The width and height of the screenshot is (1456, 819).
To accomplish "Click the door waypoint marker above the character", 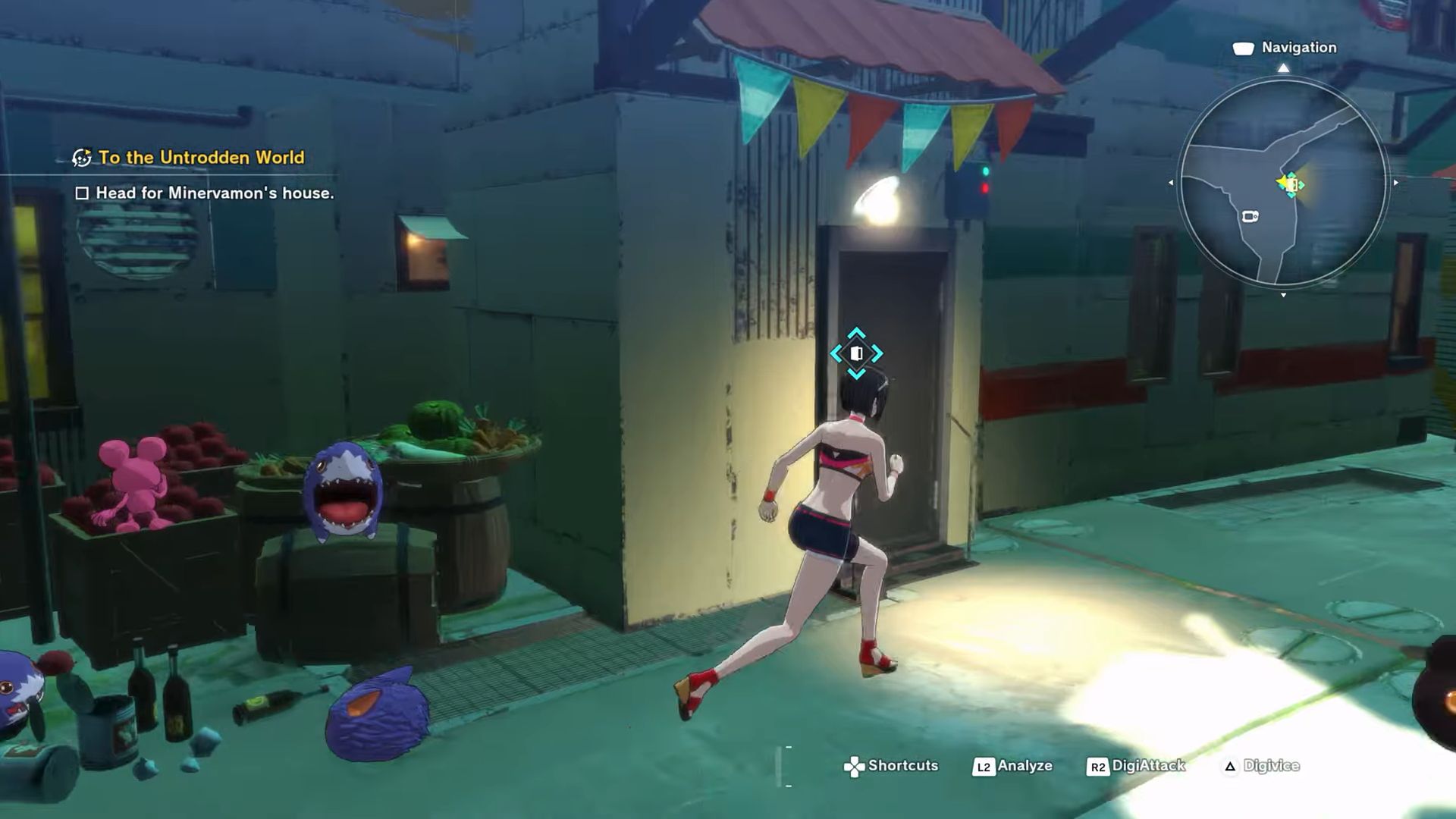I will (856, 353).
